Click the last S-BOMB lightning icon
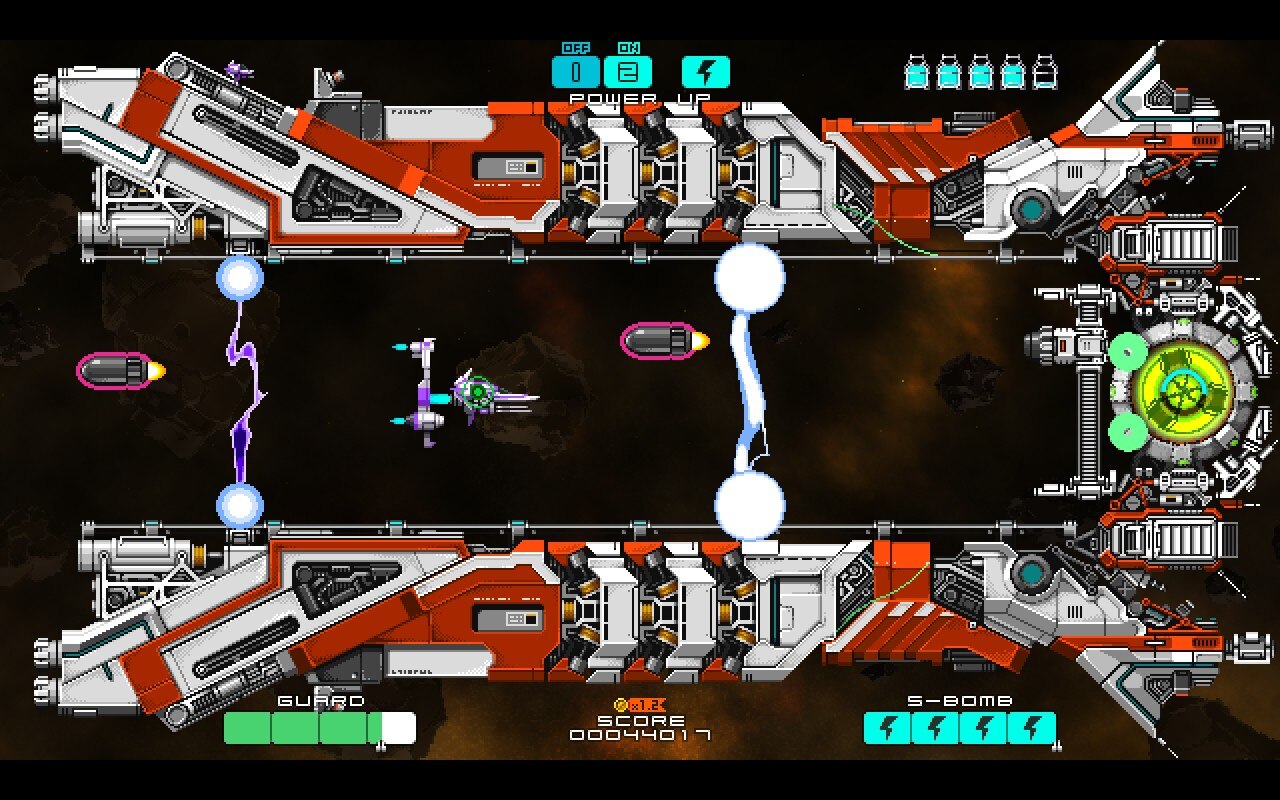The width and height of the screenshot is (1280, 800). [x=1031, y=727]
